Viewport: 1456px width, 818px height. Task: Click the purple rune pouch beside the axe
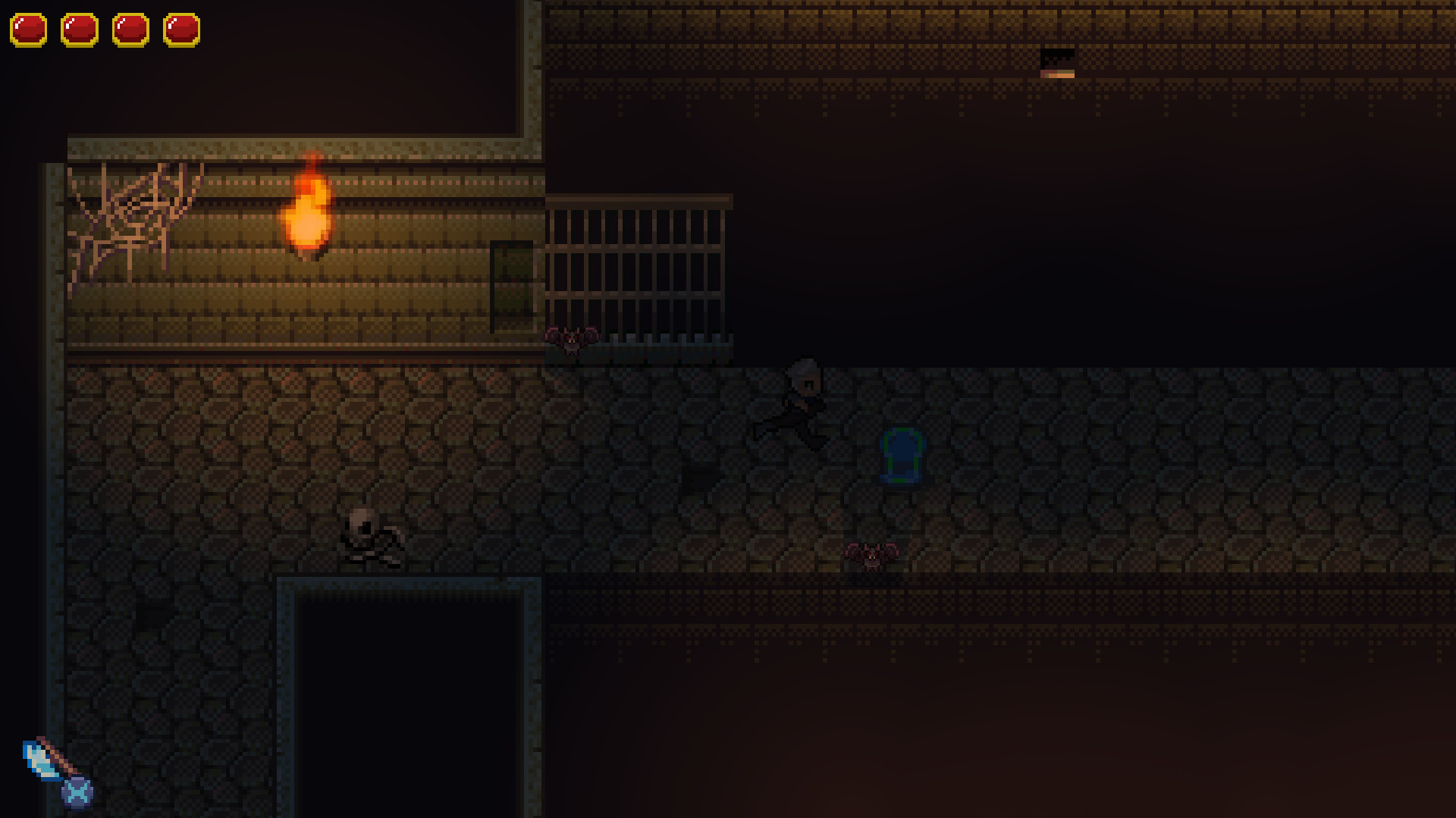click(76, 794)
